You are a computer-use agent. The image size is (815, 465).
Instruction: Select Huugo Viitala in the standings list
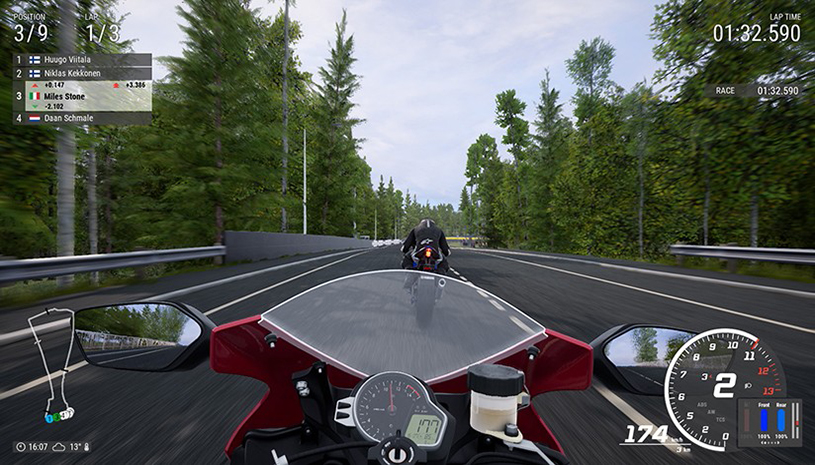coord(80,60)
